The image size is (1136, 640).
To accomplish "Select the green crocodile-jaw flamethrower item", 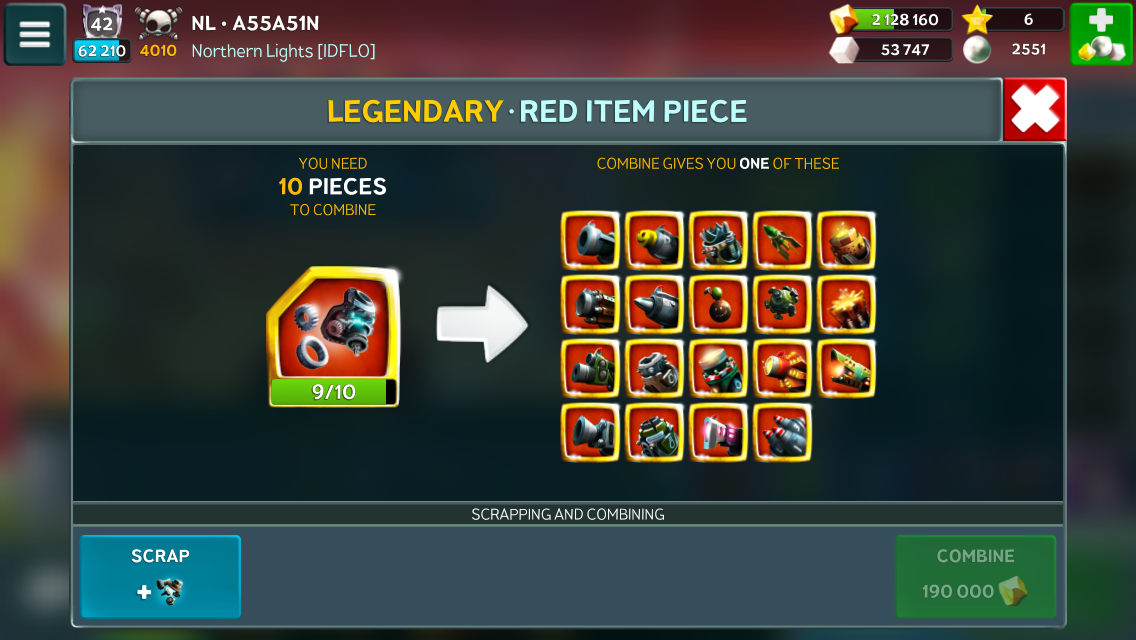I will pos(846,368).
